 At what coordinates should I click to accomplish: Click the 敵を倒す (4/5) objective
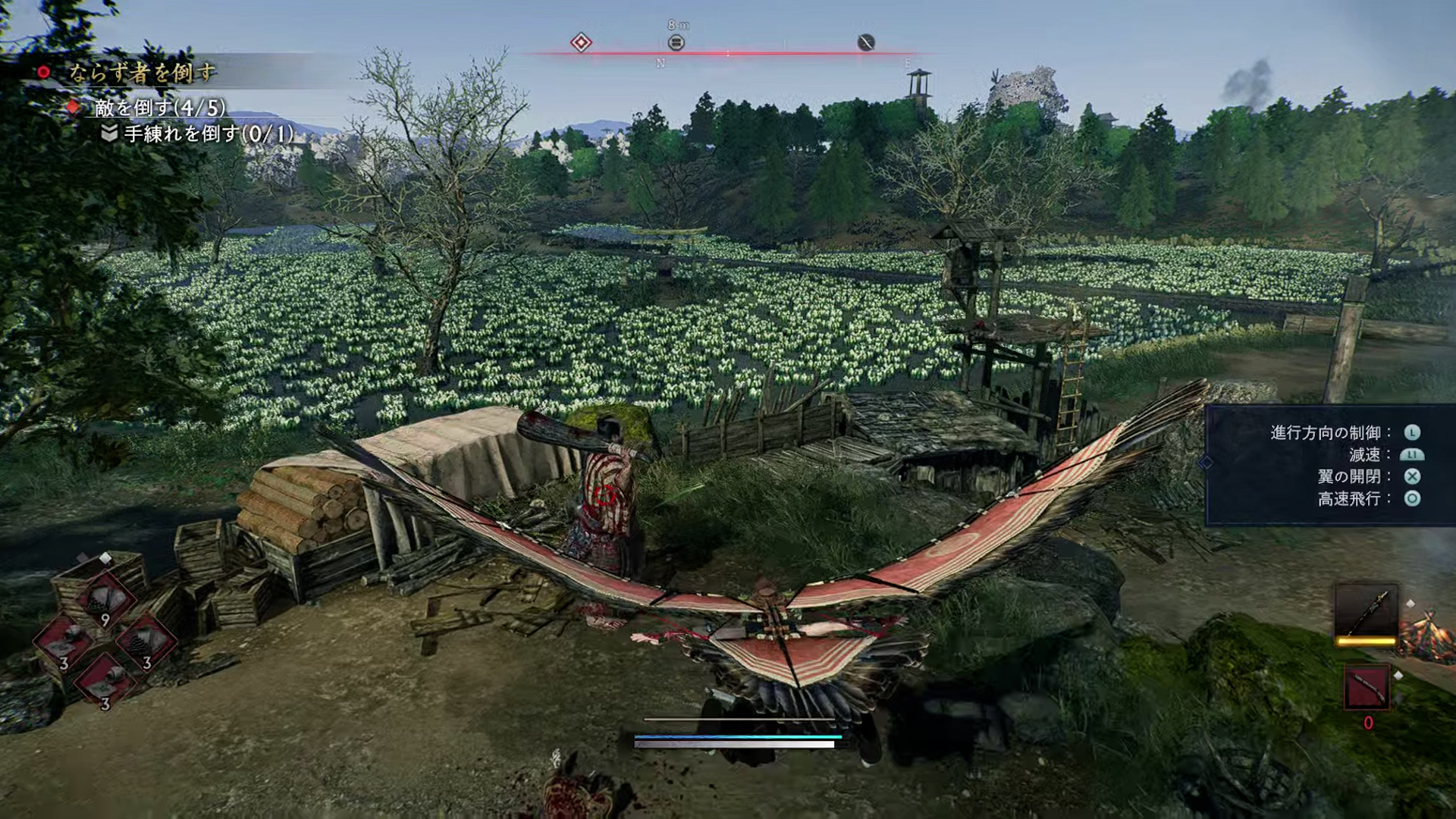click(x=160, y=108)
